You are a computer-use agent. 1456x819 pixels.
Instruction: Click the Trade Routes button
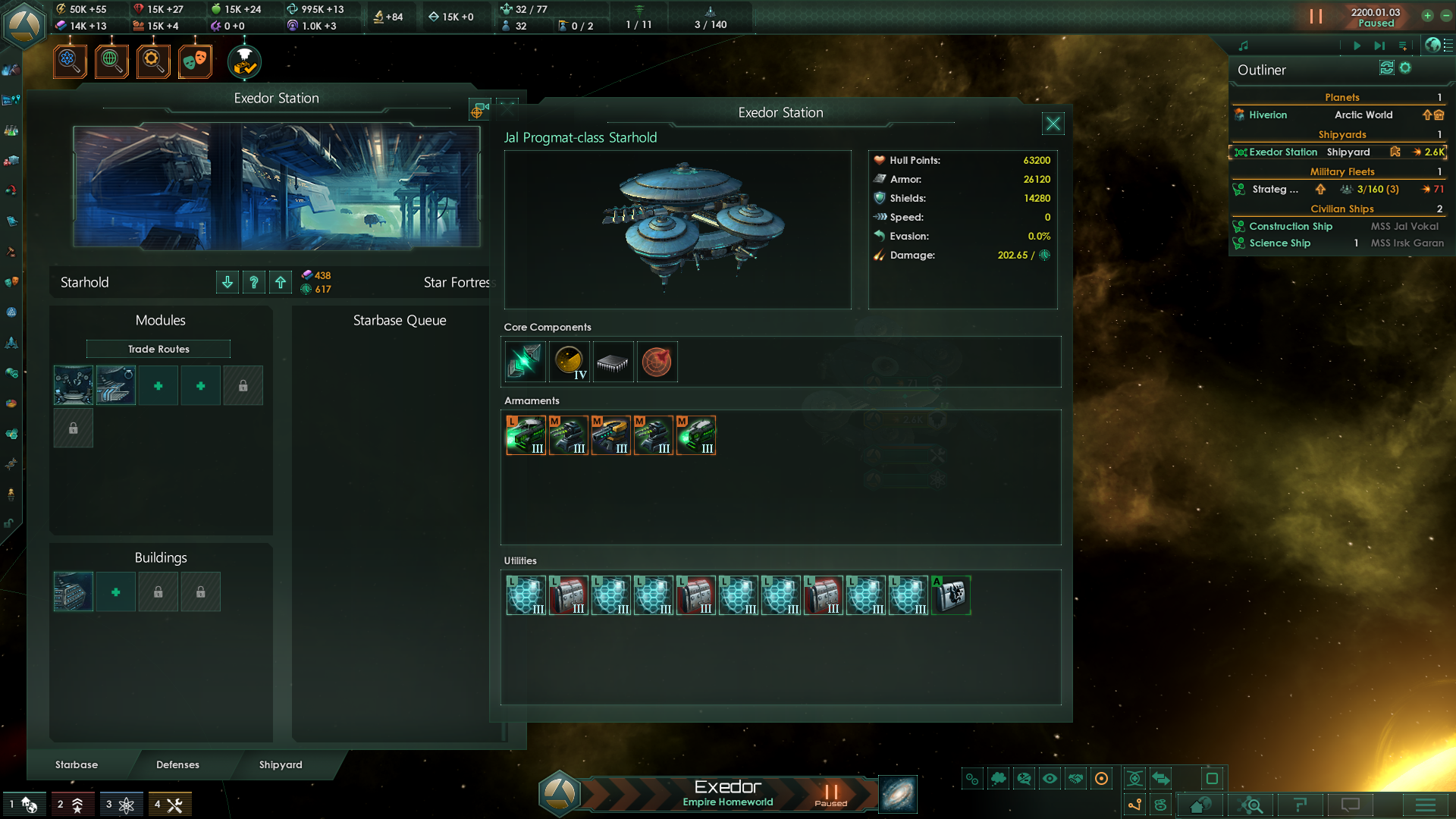tap(158, 349)
